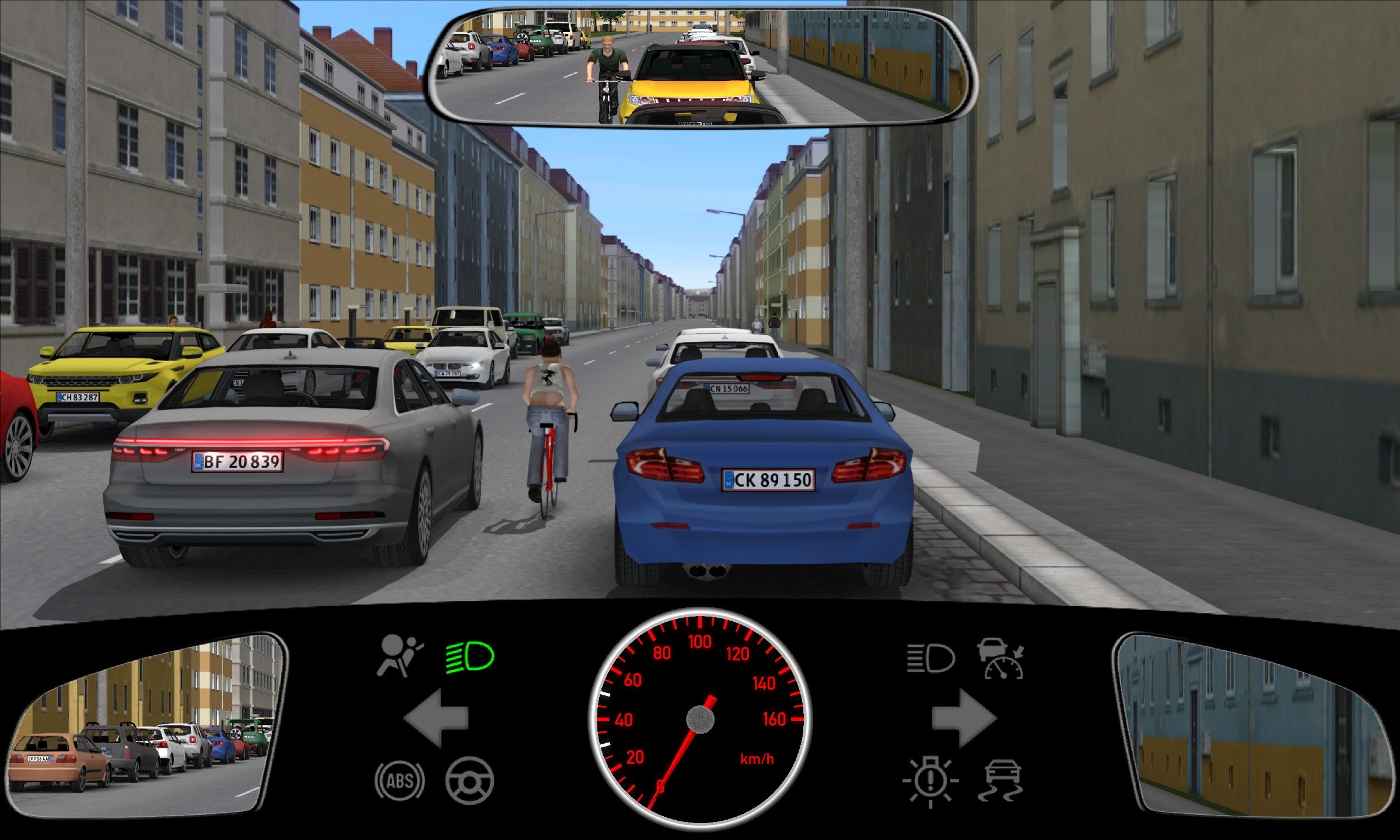This screenshot has width=1400, height=840.
Task: Activate the right turn signal arrow
Action: pyautogui.click(x=964, y=717)
